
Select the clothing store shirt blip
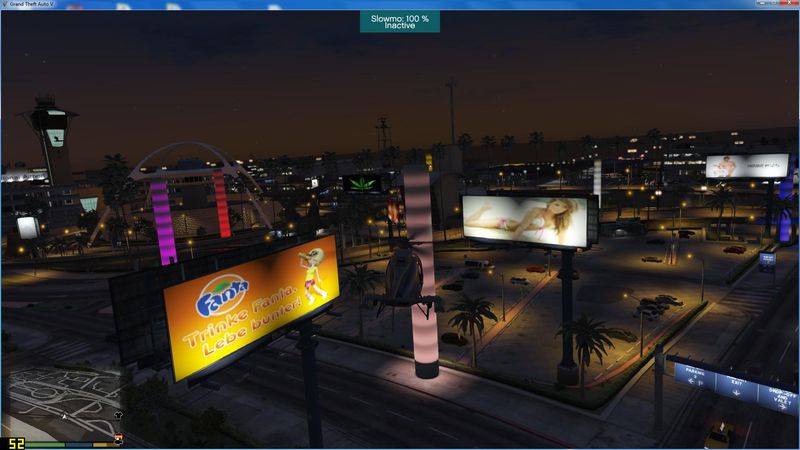[117, 413]
